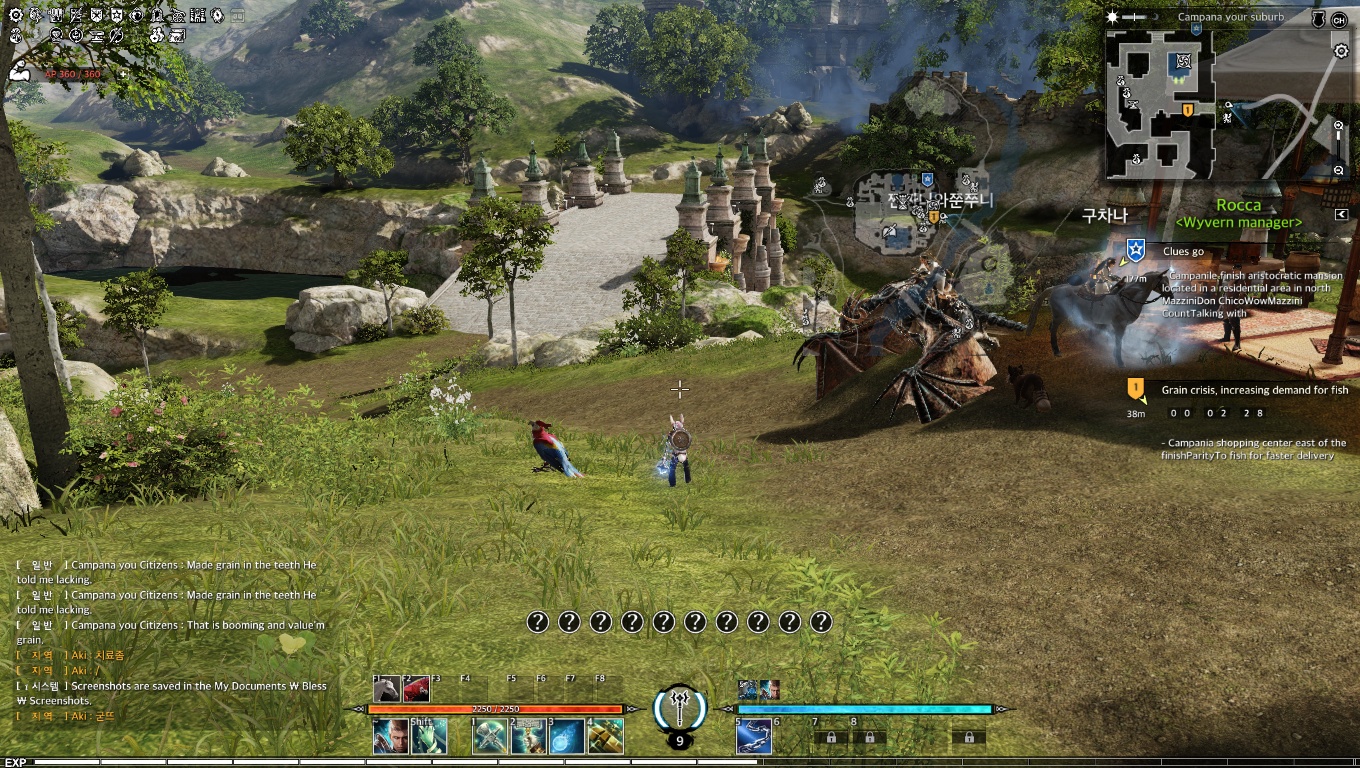The height and width of the screenshot is (768, 1360).
Task: Activate the crossed hammer skill in slot 1
Action: tap(489, 737)
